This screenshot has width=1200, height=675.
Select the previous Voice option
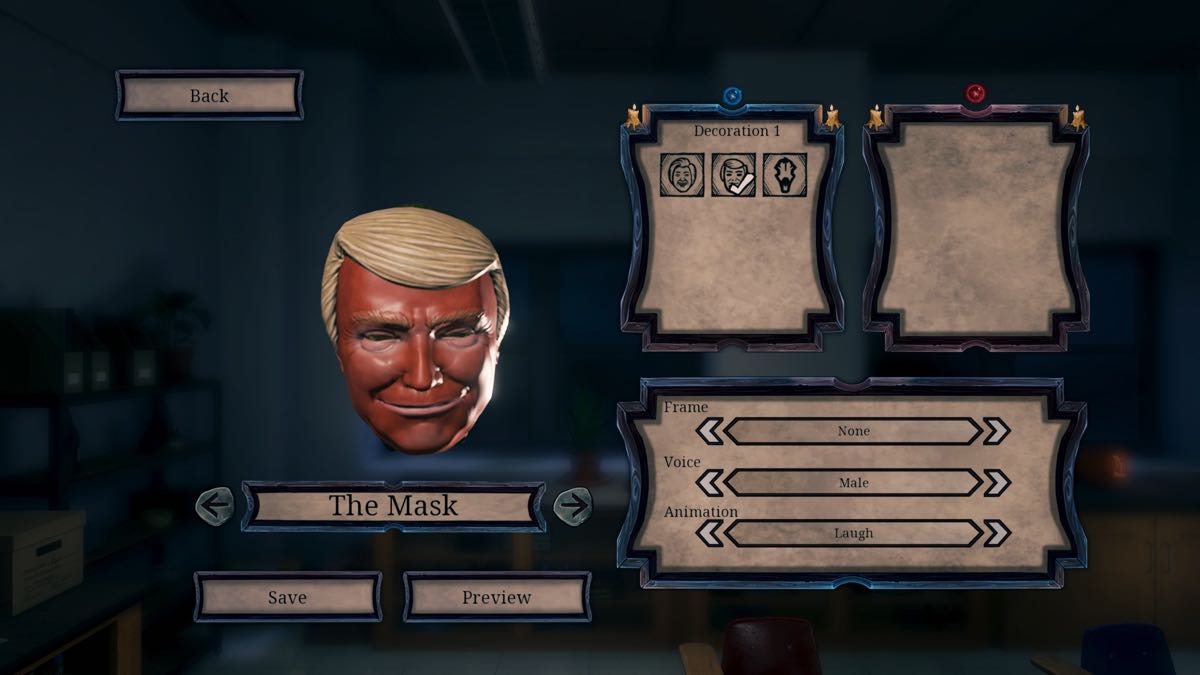pos(709,483)
